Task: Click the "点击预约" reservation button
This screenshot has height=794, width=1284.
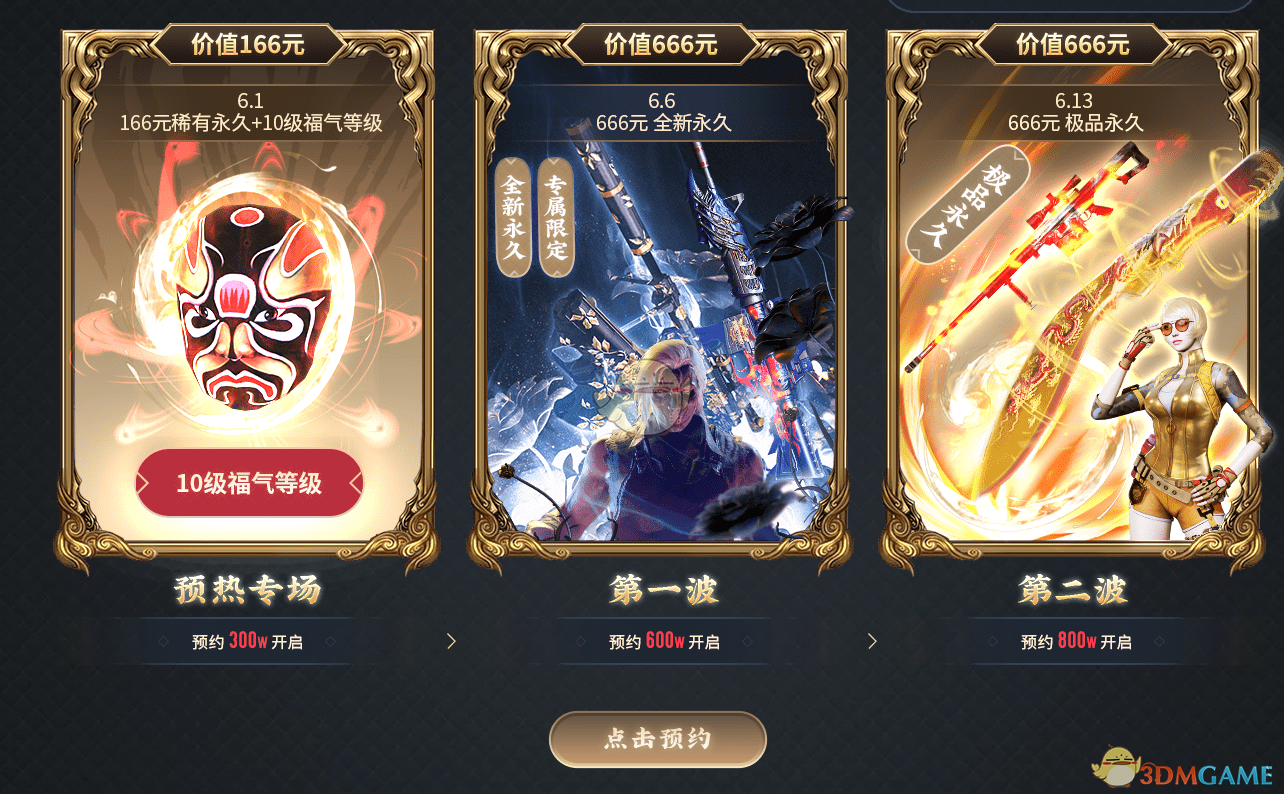Action: pyautogui.click(x=657, y=740)
